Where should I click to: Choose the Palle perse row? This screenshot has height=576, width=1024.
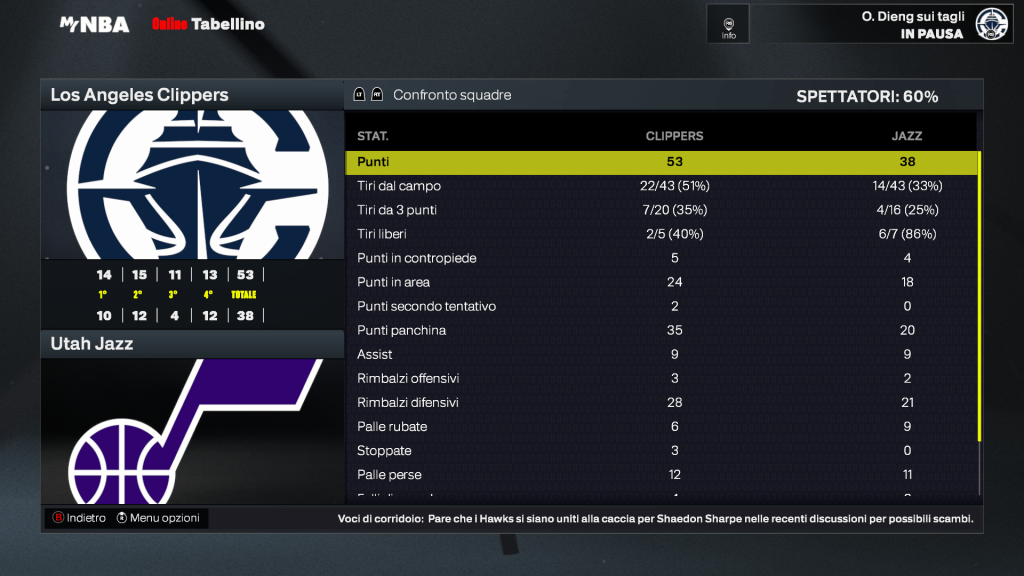click(661, 474)
